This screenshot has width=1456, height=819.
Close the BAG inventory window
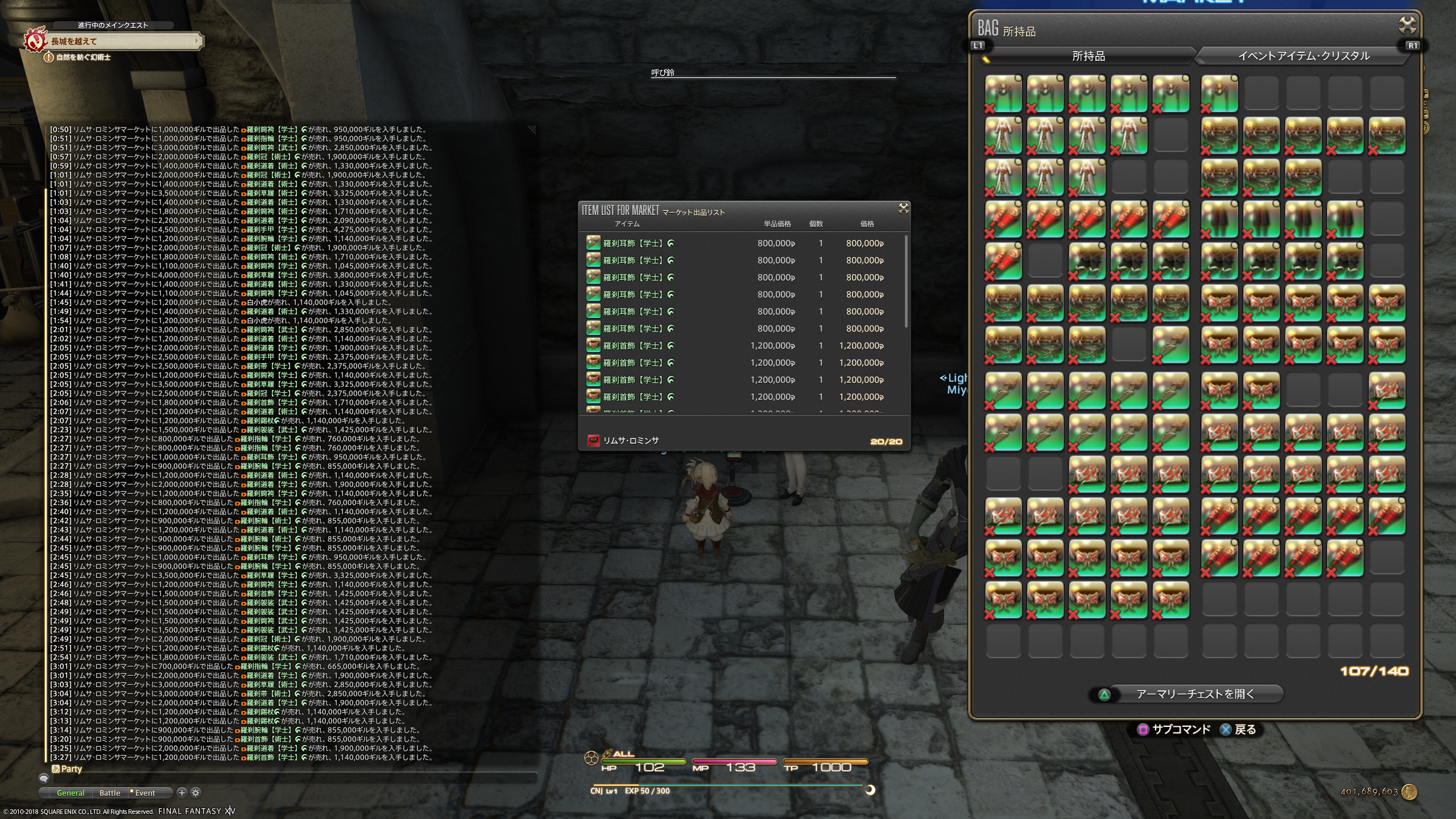click(1407, 26)
